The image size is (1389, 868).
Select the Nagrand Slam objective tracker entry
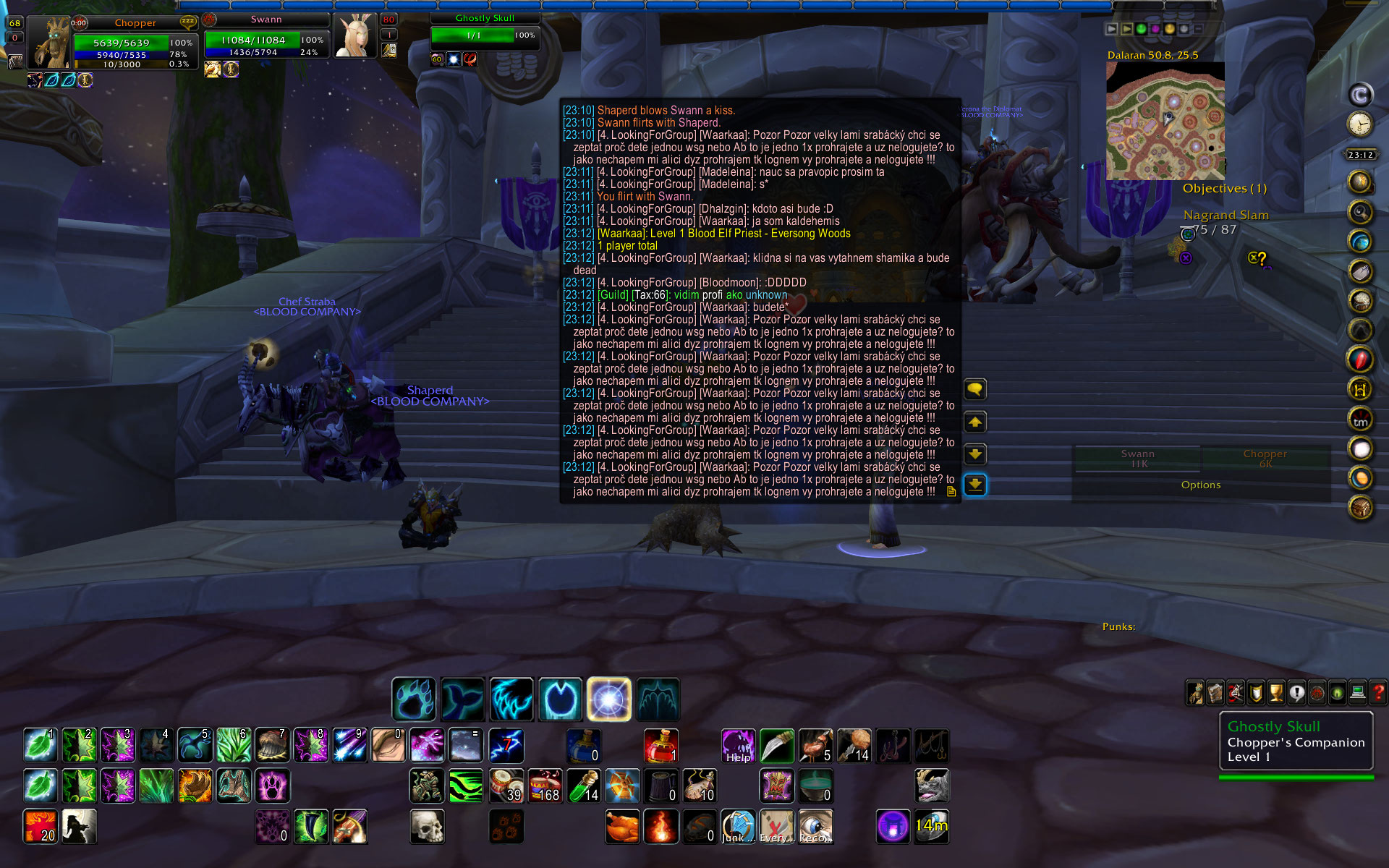tap(1226, 215)
